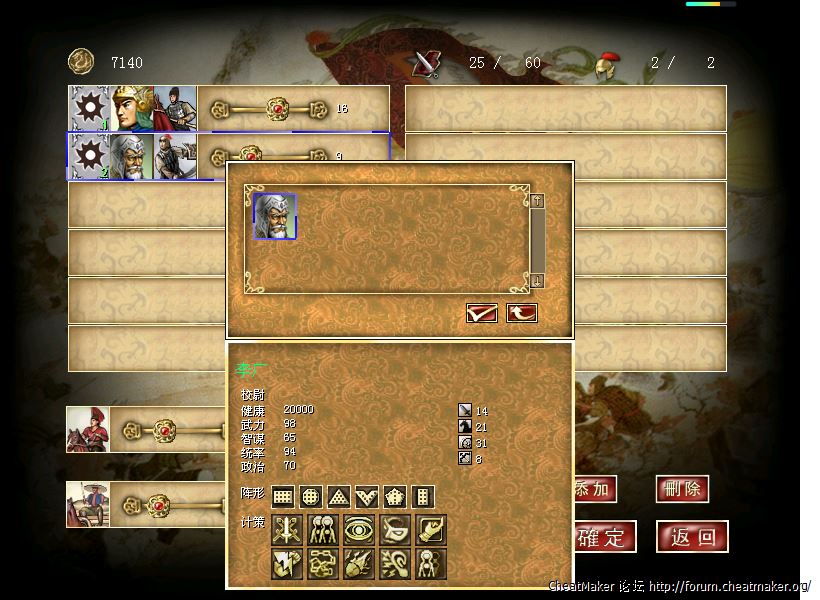
Task: Click the general list's scroll-down arrow
Action: (537, 281)
